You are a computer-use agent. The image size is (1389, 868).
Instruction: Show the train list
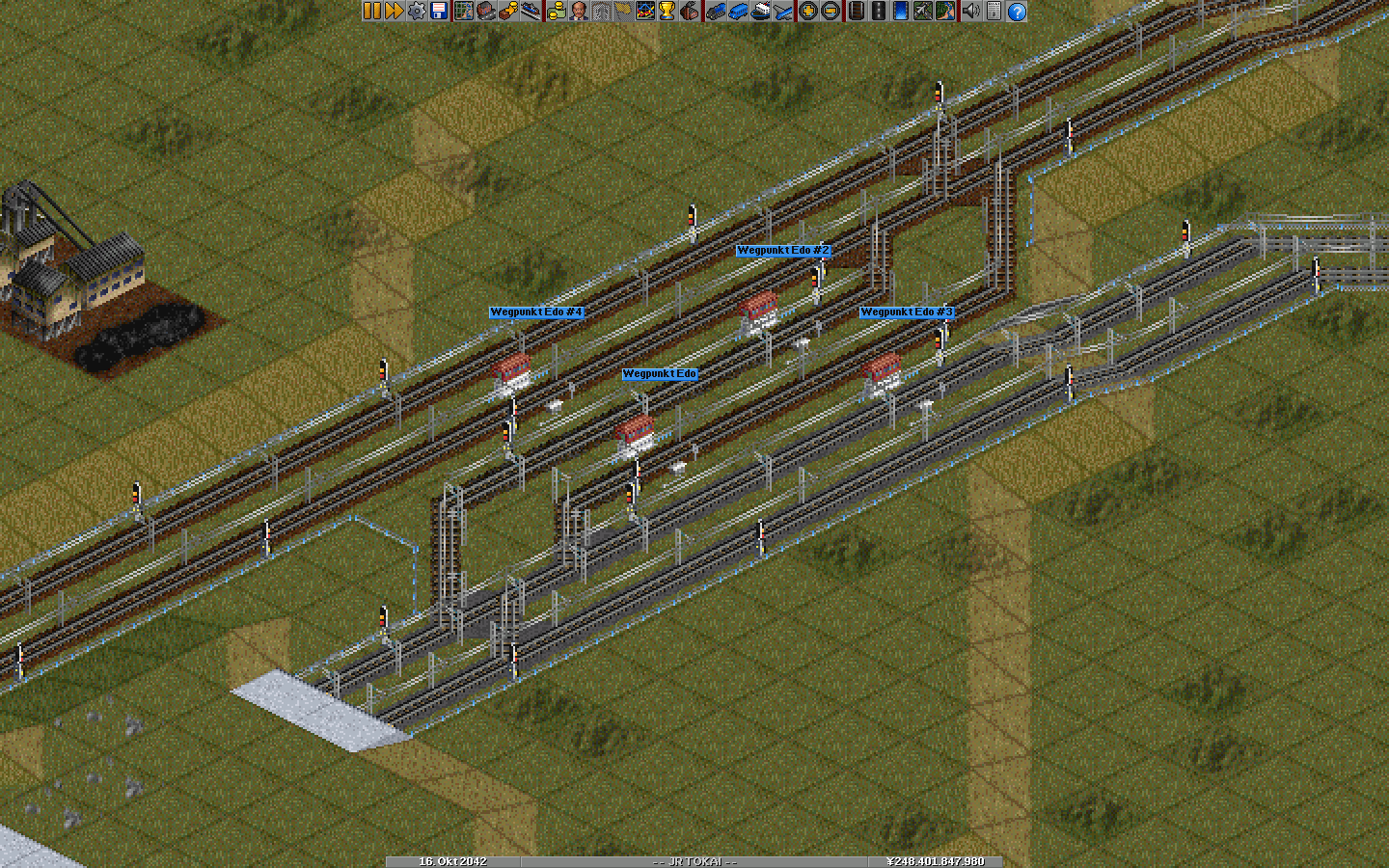pyautogui.click(x=715, y=11)
